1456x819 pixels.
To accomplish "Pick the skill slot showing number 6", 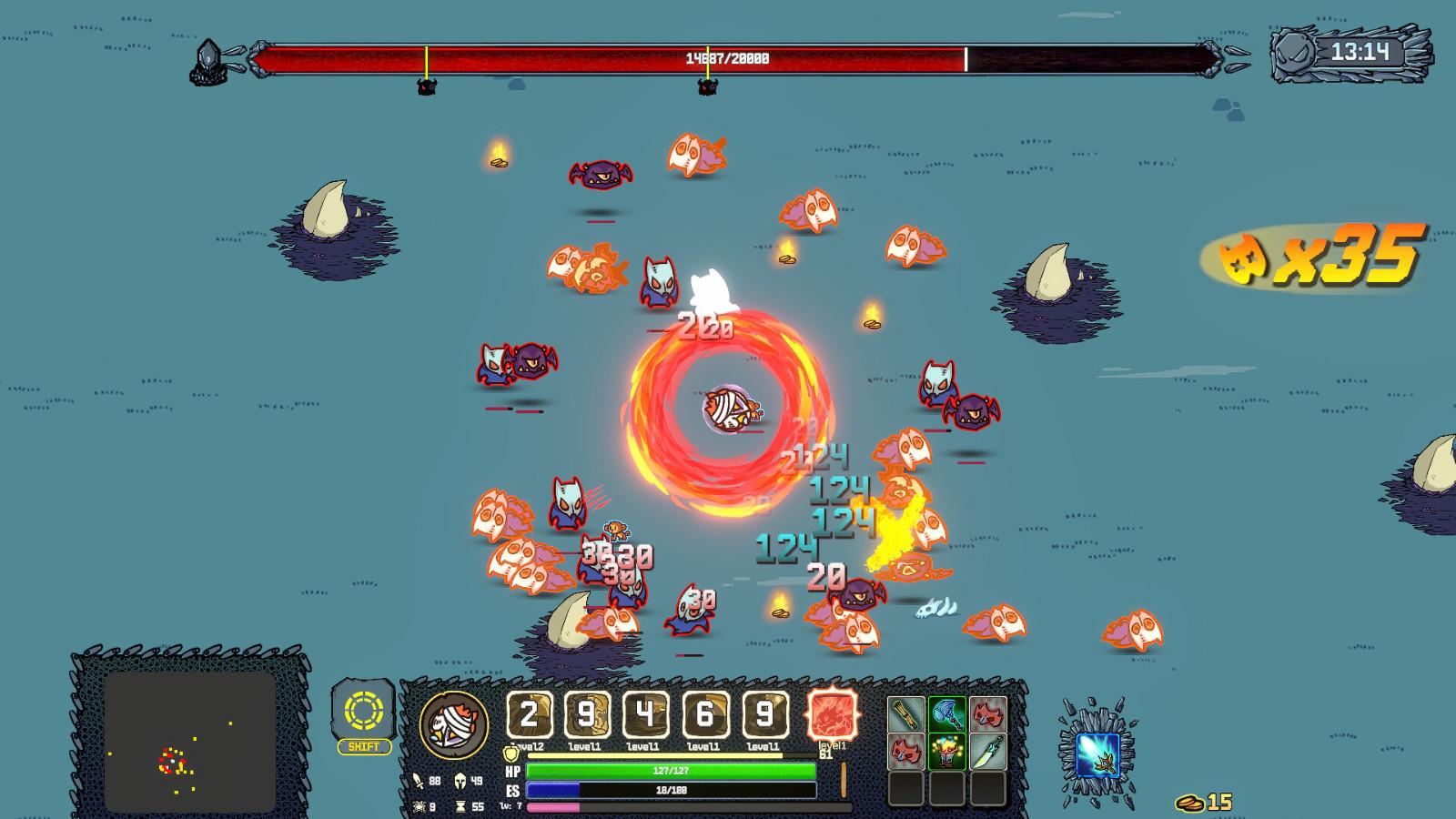I will point(705,715).
